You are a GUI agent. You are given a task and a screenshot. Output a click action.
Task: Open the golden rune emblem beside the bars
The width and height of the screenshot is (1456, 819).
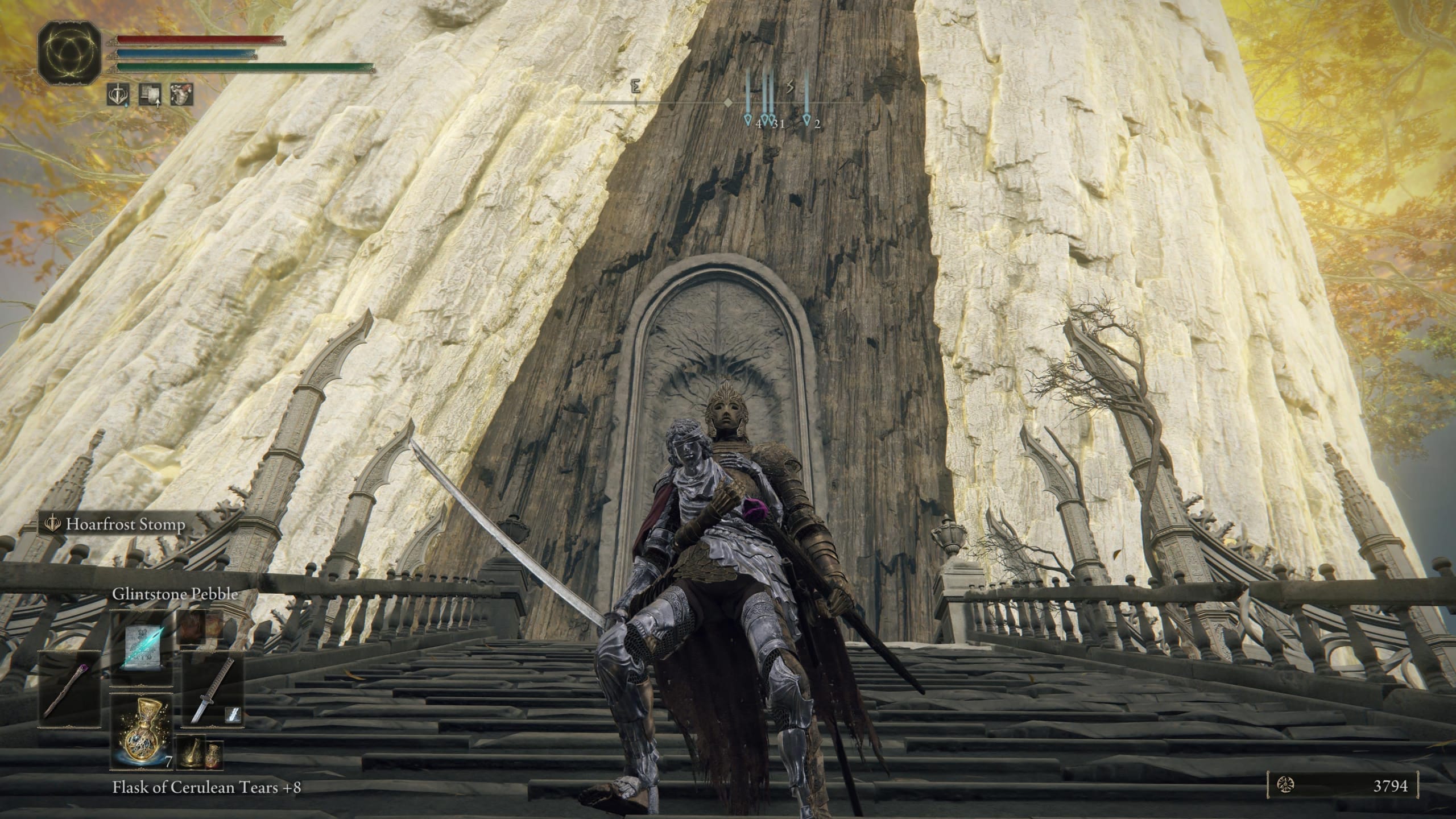click(69, 53)
